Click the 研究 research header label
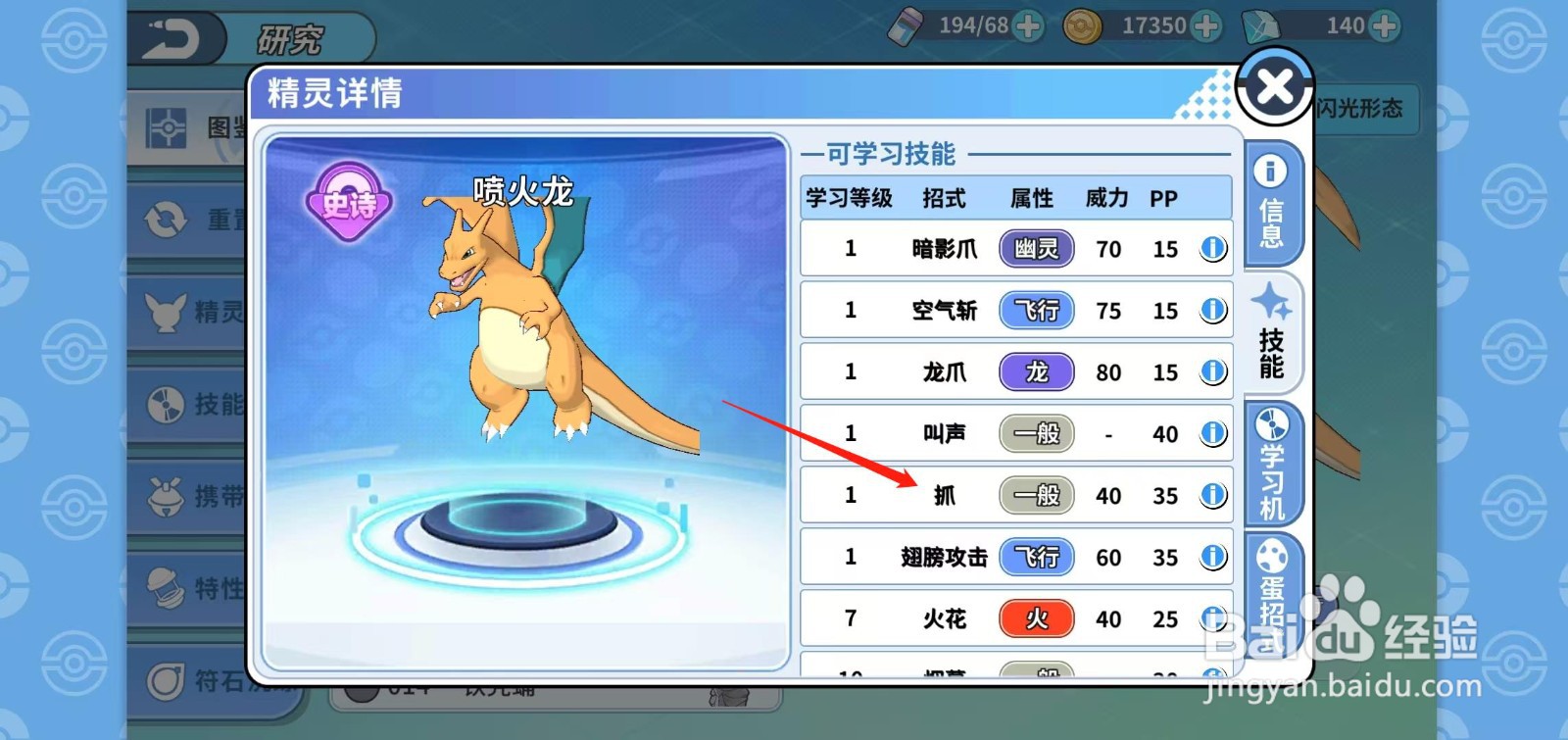The width and height of the screenshot is (1568, 740). click(291, 37)
